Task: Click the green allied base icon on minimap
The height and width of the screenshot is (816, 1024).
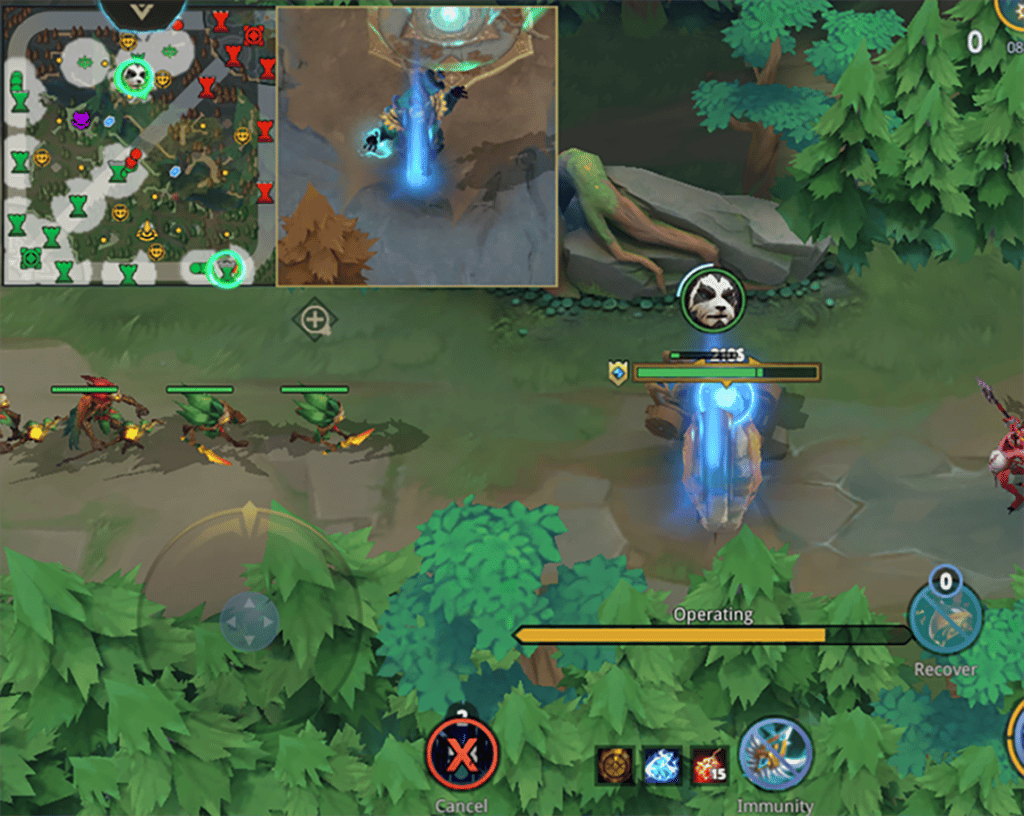Action: point(30,258)
